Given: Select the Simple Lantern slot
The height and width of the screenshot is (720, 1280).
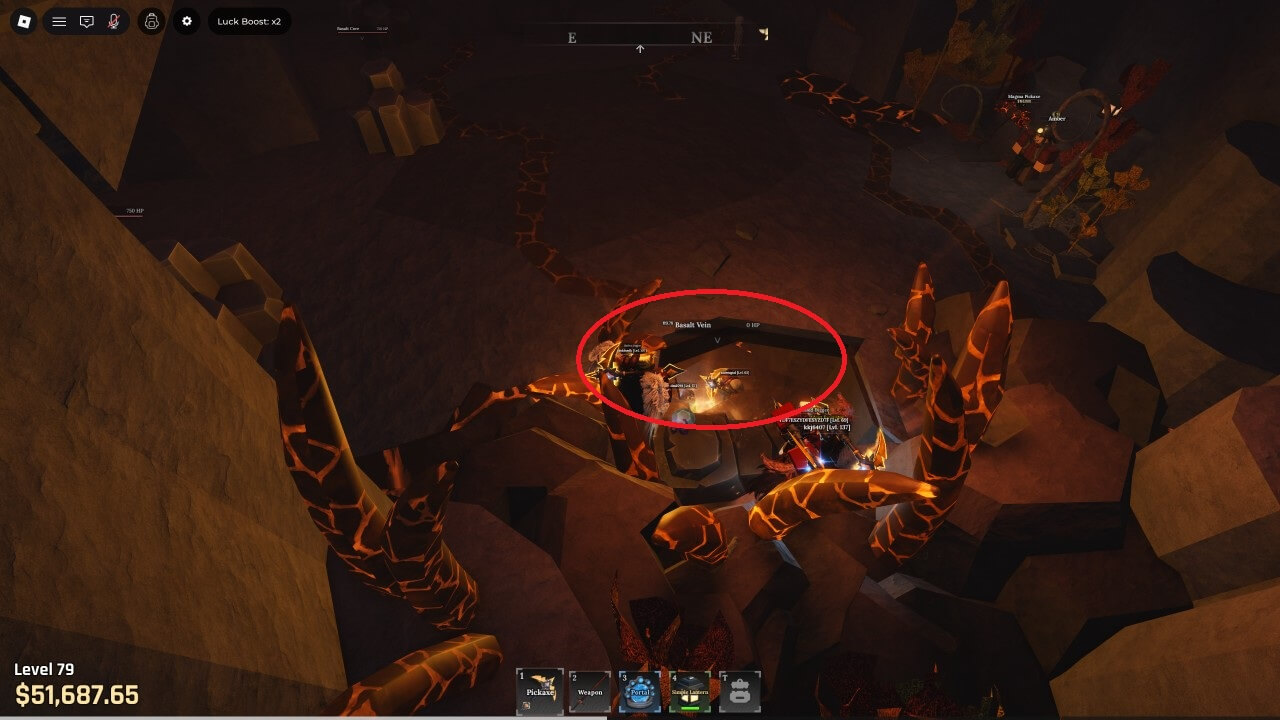Looking at the screenshot, I should tap(690, 691).
